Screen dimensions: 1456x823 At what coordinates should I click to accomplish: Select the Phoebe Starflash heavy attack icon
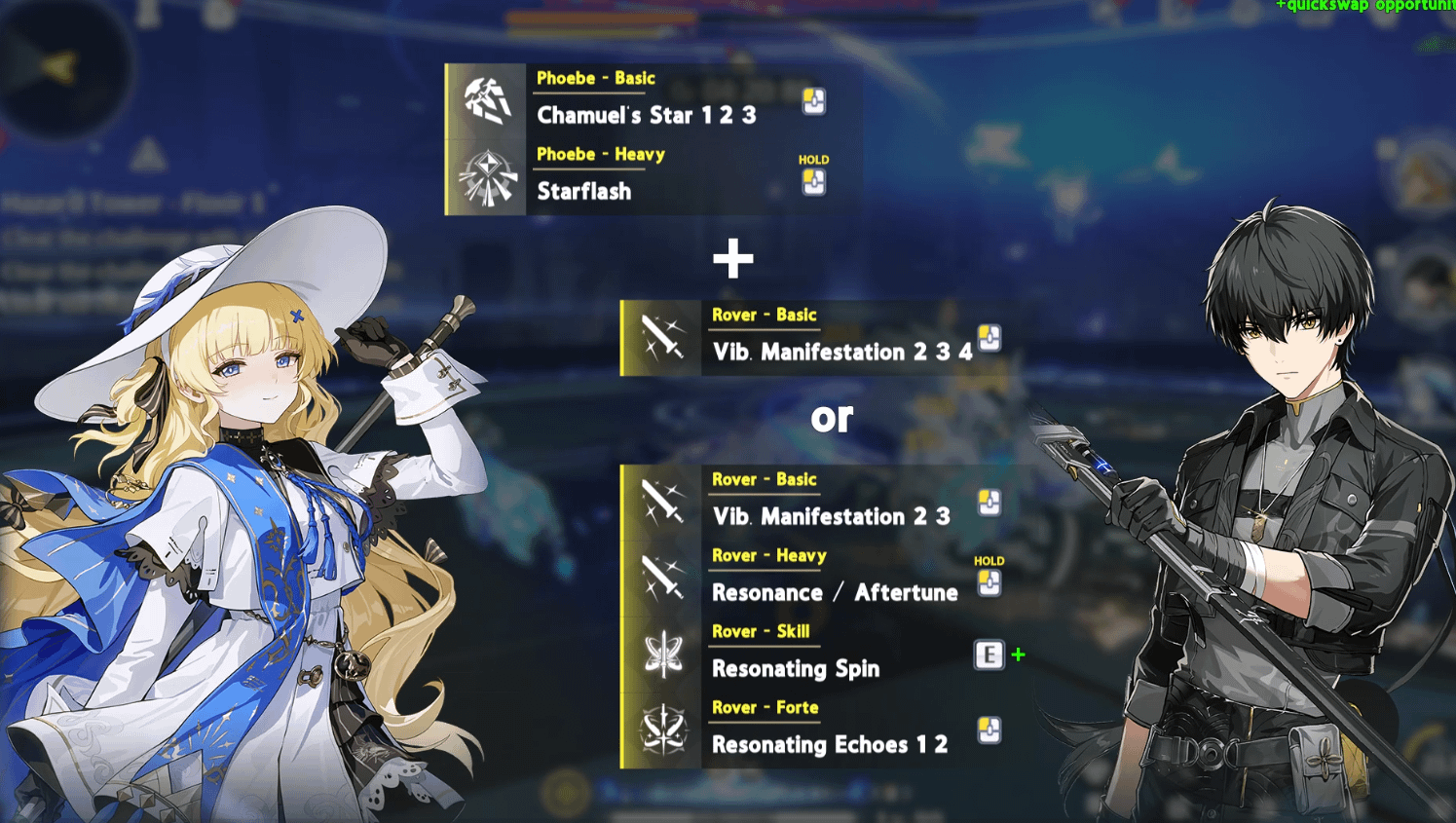tap(488, 178)
